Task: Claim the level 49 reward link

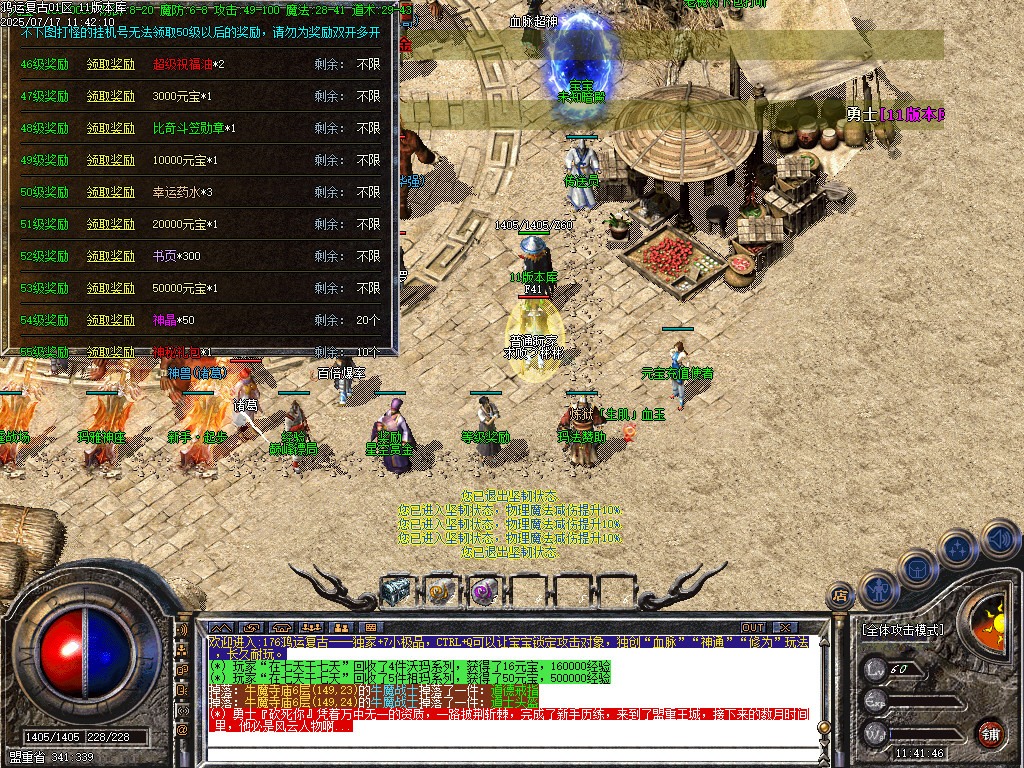Action: [x=110, y=161]
